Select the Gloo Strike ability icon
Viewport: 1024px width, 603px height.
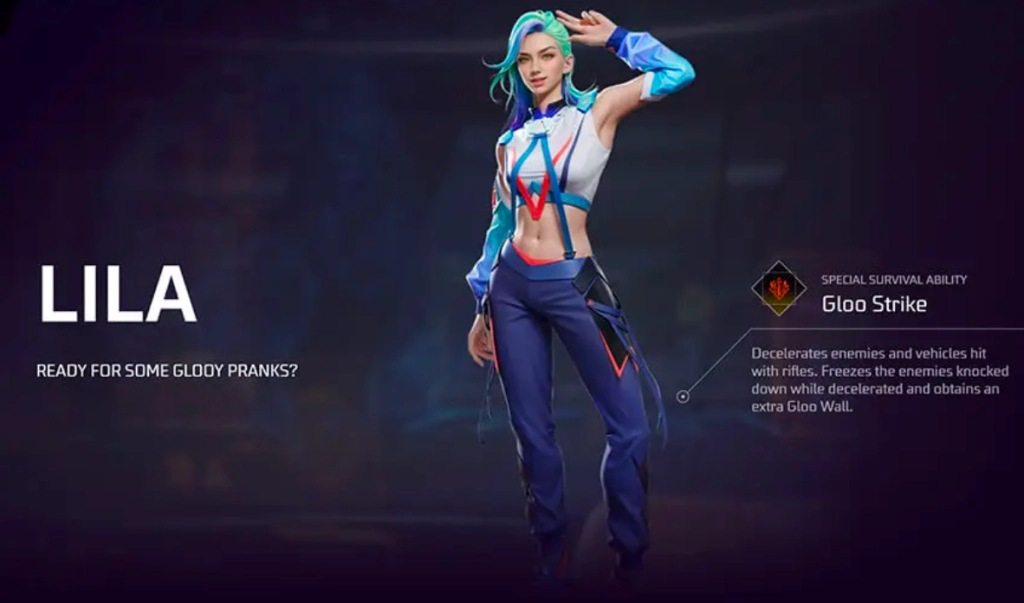click(x=779, y=289)
